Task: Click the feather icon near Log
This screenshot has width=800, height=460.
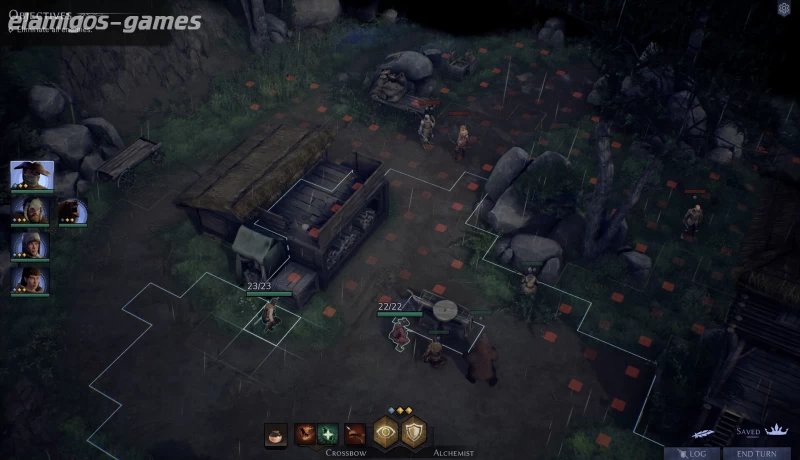Action: click(703, 433)
